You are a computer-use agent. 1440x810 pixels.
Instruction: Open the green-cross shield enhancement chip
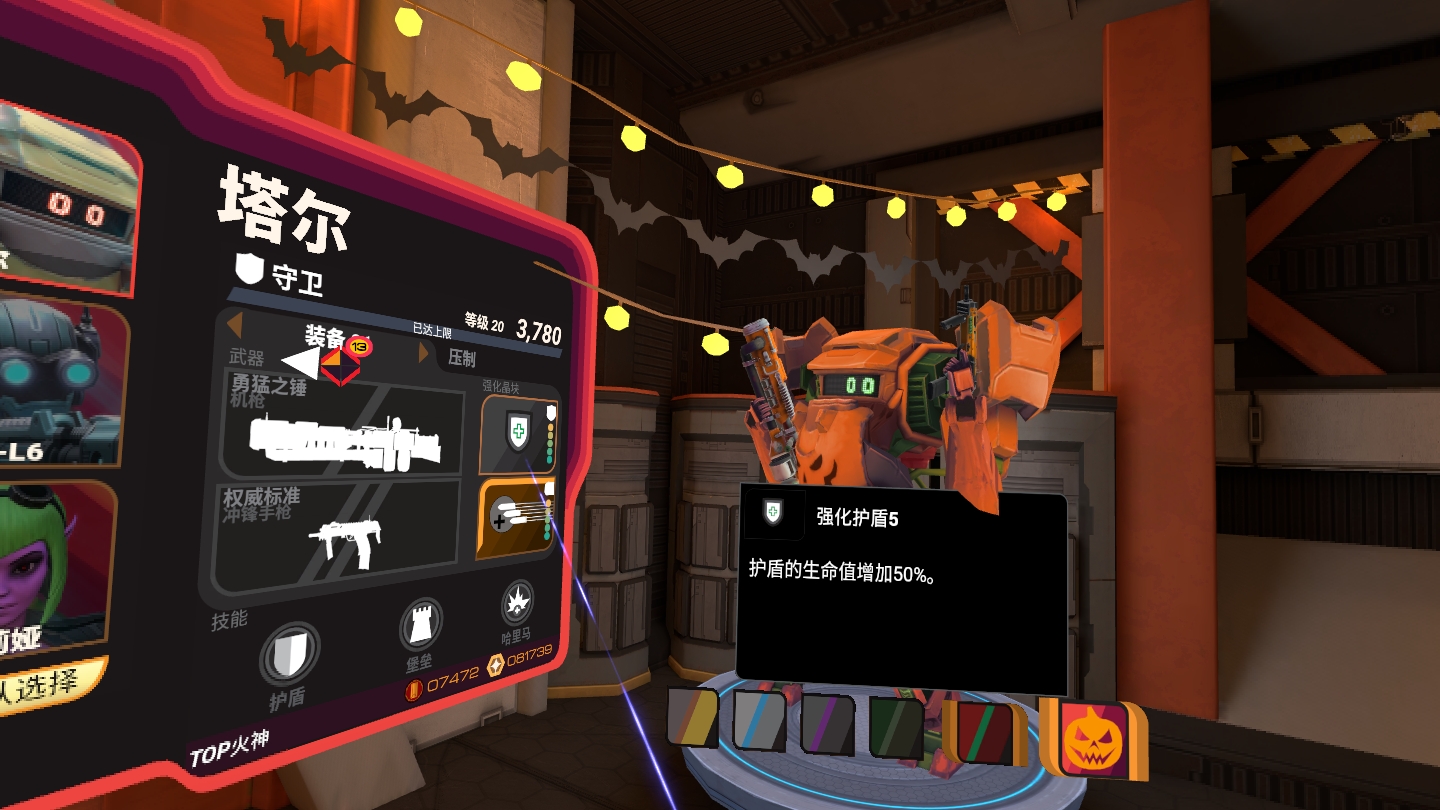[517, 432]
